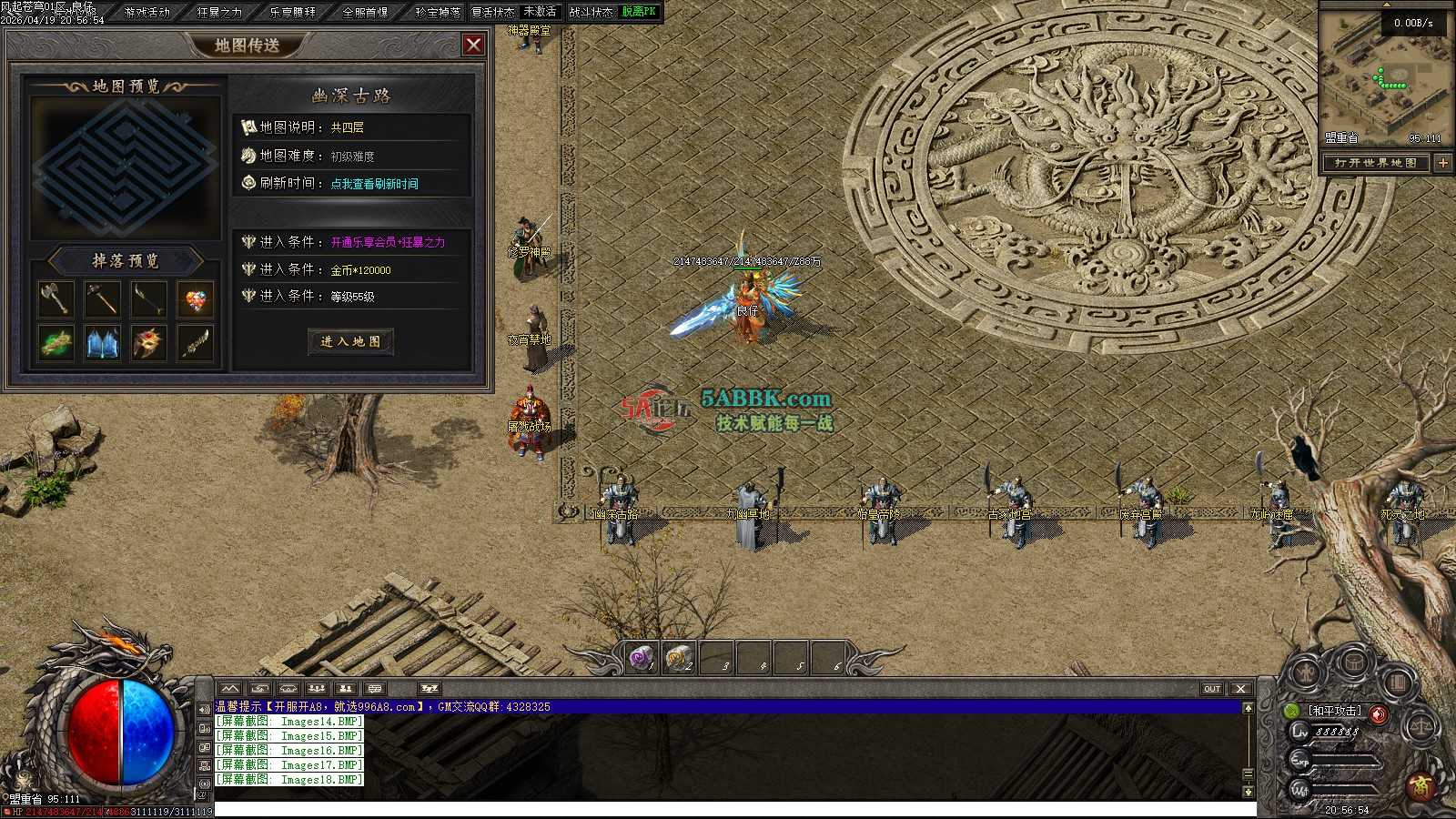Toggle the red sound speaker button
The image size is (1456, 819).
pos(1379,713)
